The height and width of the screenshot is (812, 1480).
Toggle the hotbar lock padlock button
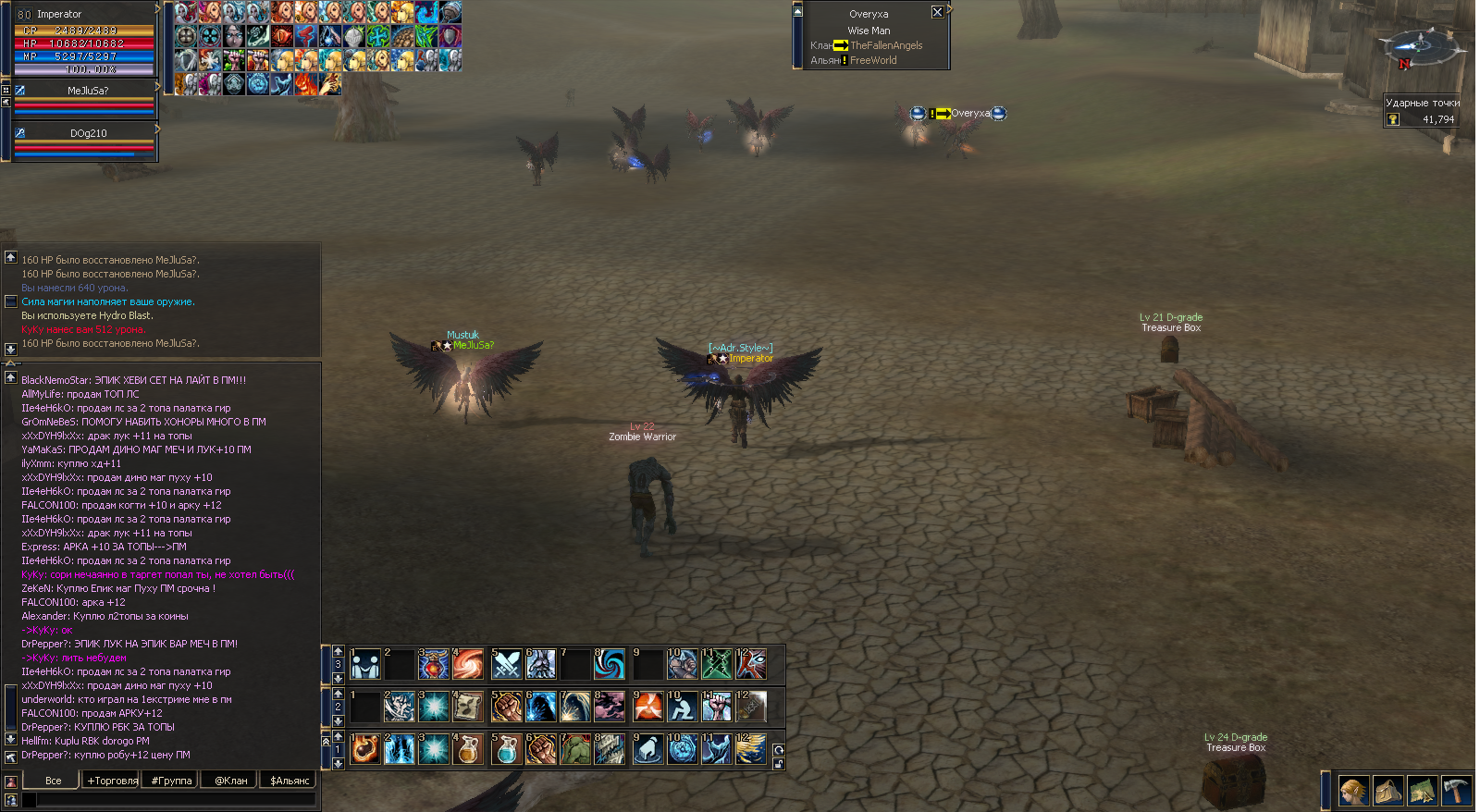tap(779, 764)
